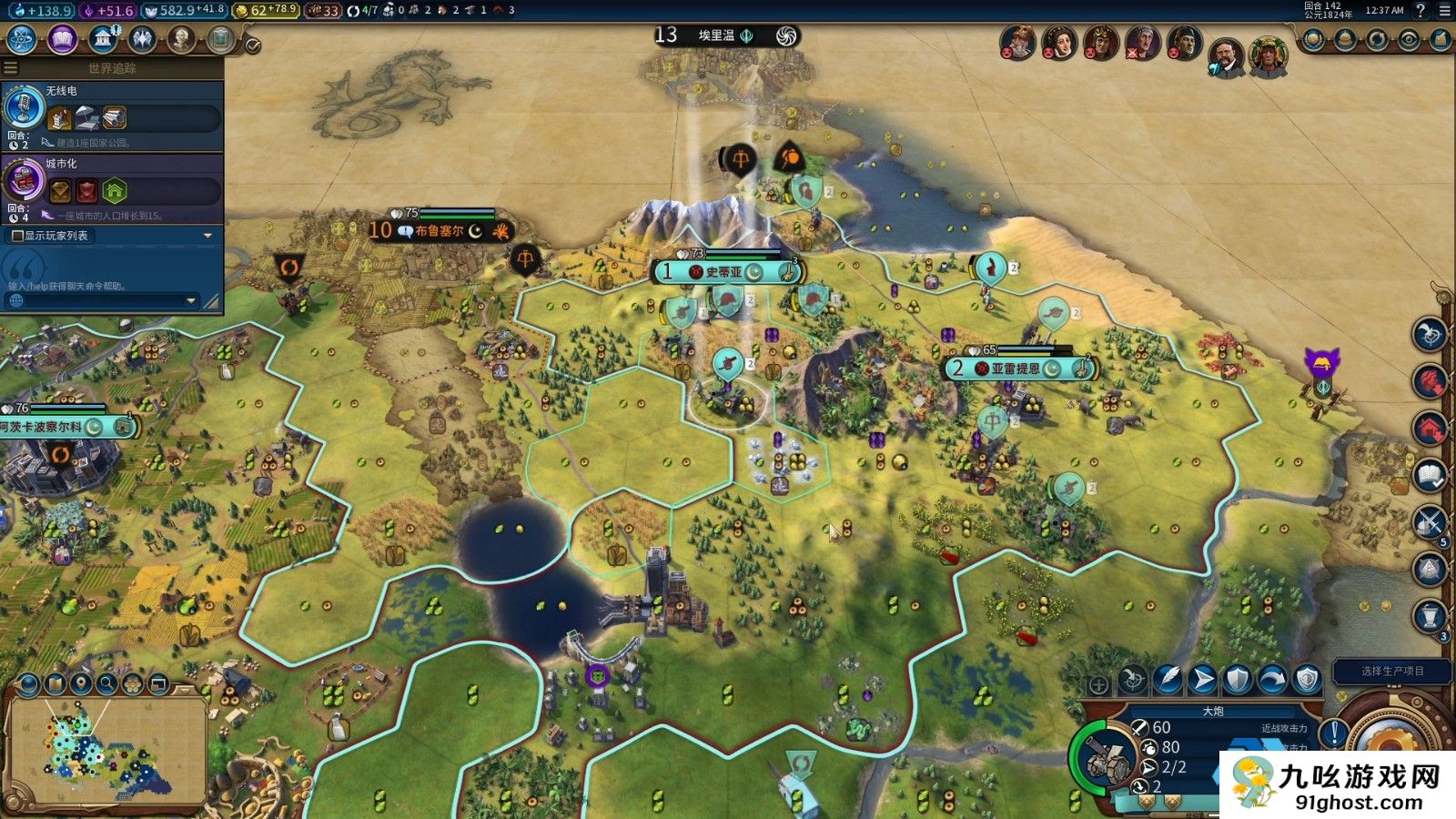
Task: Open the technology tree button
Action: click(21, 39)
